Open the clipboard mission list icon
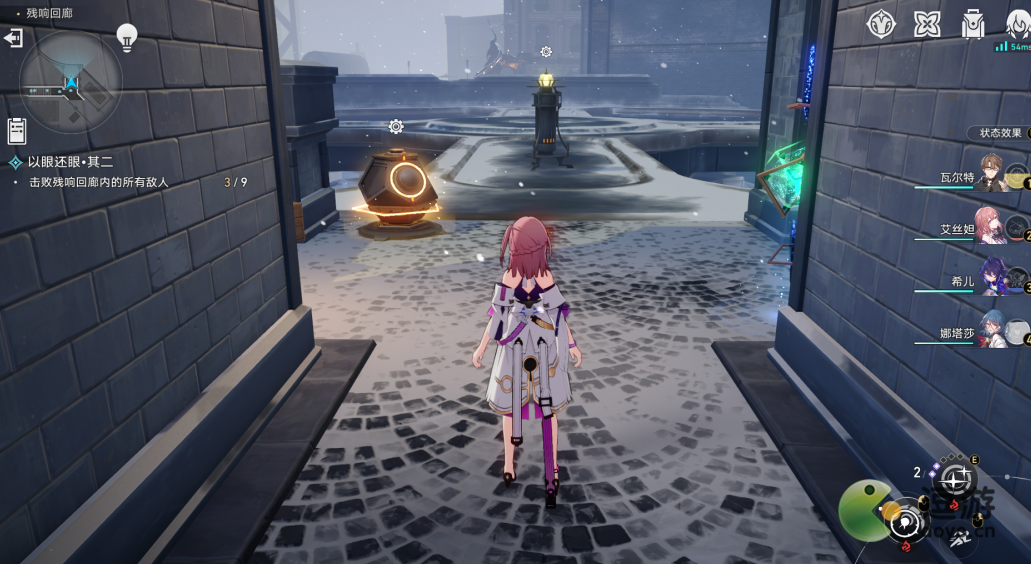Viewport: 1031px width, 564px height. coord(16,130)
